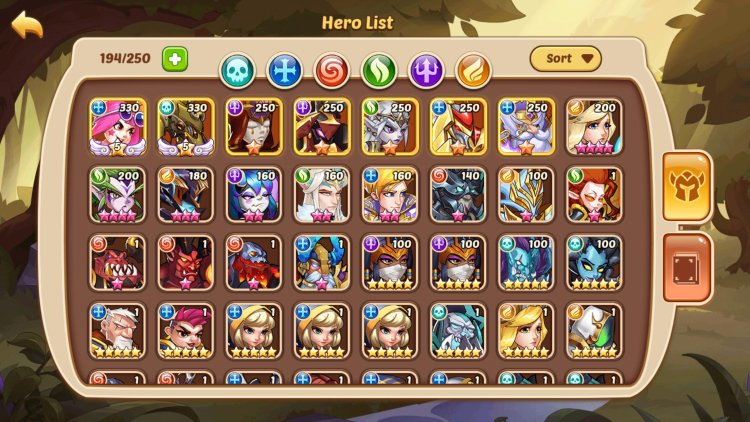Expand hero capacity with green plus button
The height and width of the screenshot is (422, 750).
(175, 58)
